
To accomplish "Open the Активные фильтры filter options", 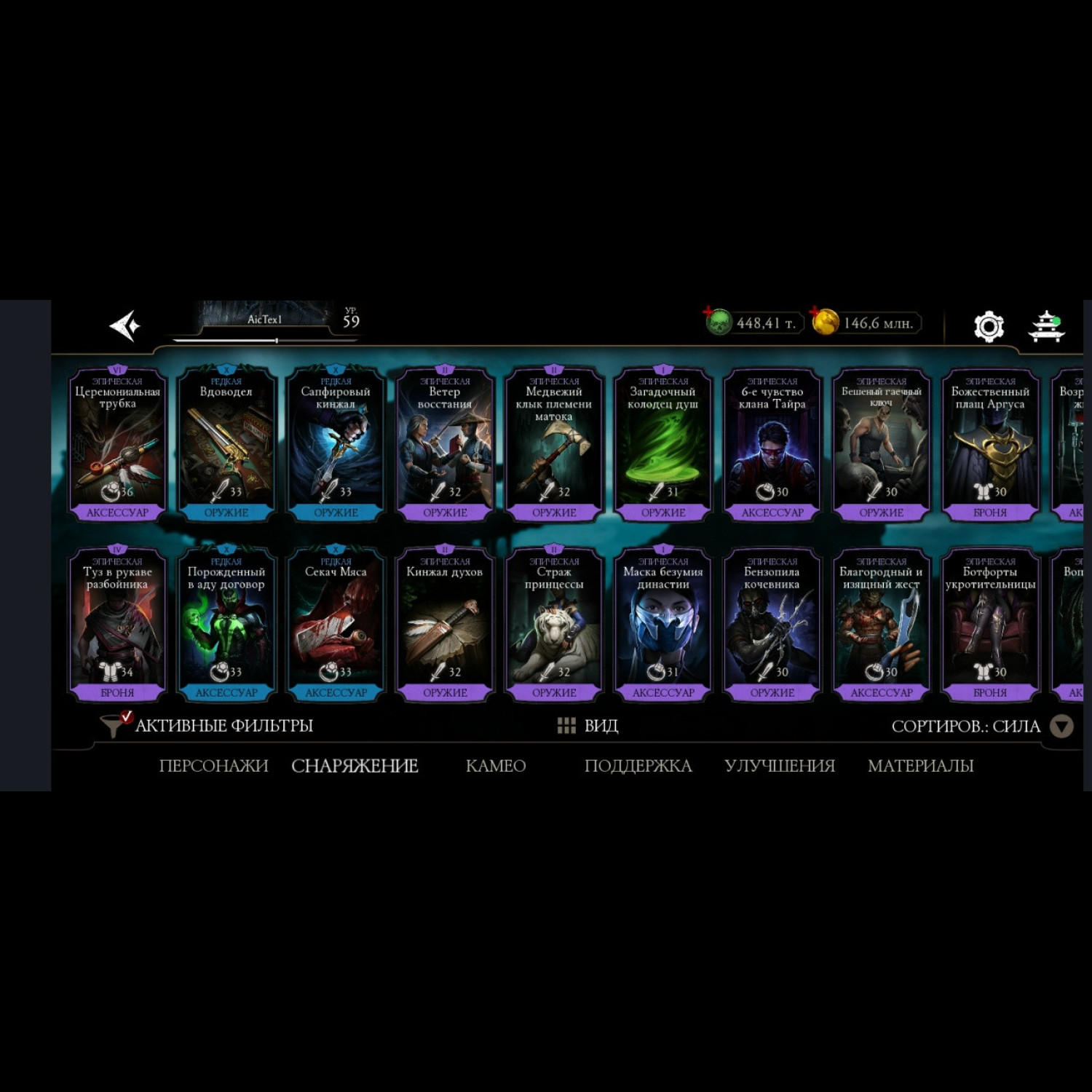I will [x=208, y=725].
